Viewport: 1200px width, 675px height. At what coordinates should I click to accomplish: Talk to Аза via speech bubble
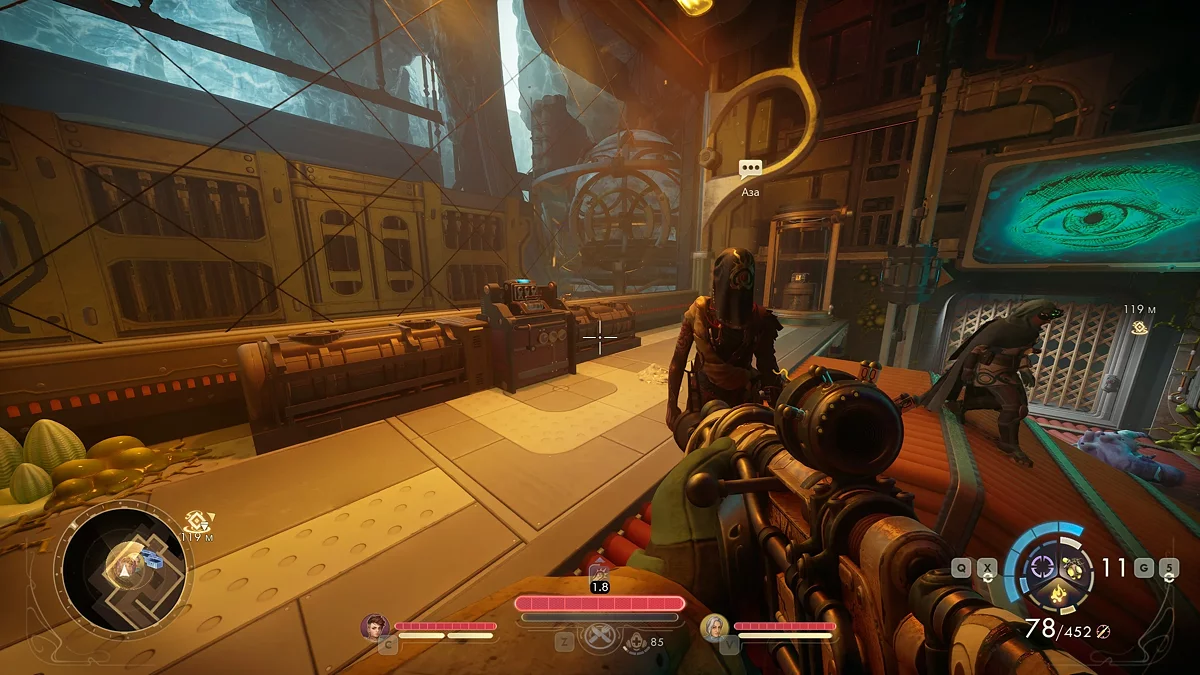(750, 170)
